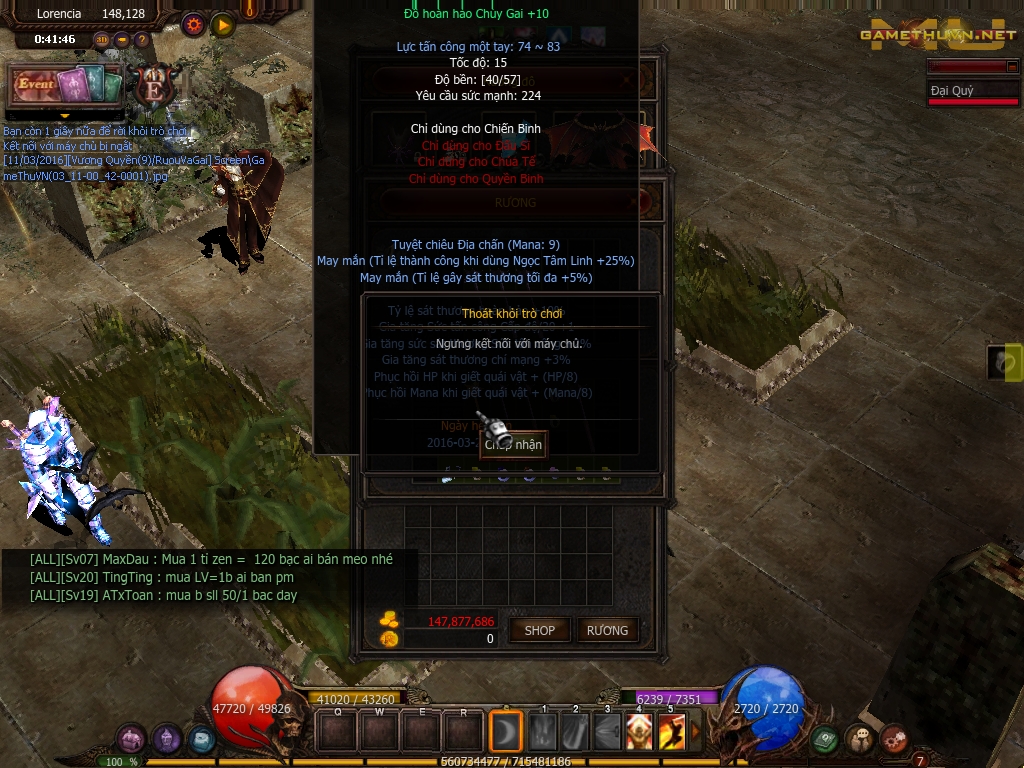Select the crescent slash skill slot

[x=506, y=731]
